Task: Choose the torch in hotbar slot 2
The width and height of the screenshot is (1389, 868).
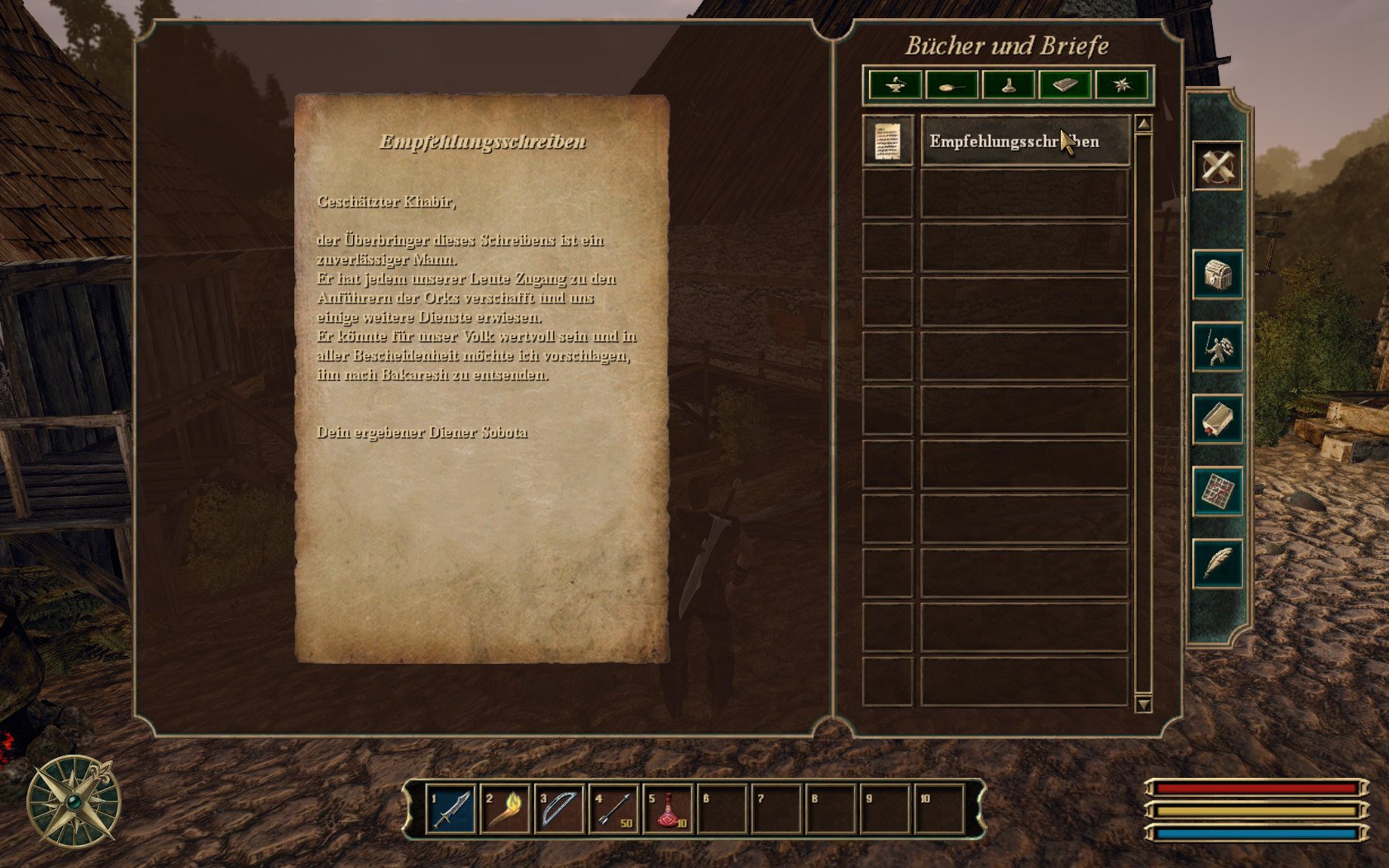Action: pos(505,809)
